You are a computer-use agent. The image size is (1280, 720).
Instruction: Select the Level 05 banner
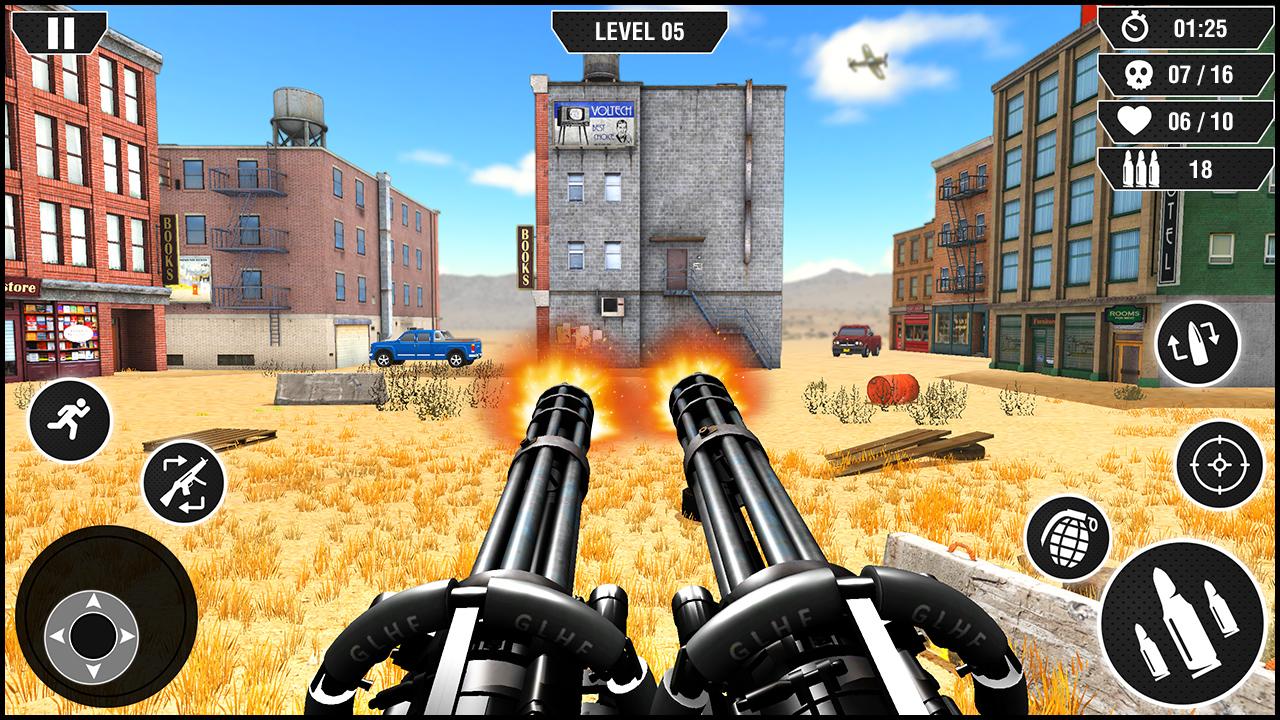click(x=639, y=31)
